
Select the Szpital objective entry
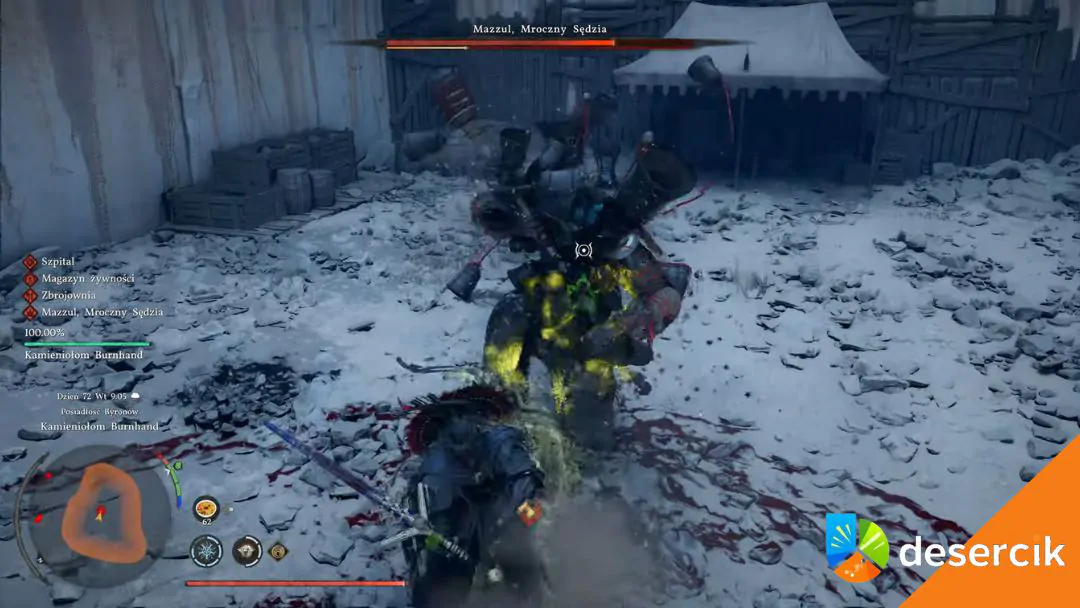click(58, 261)
